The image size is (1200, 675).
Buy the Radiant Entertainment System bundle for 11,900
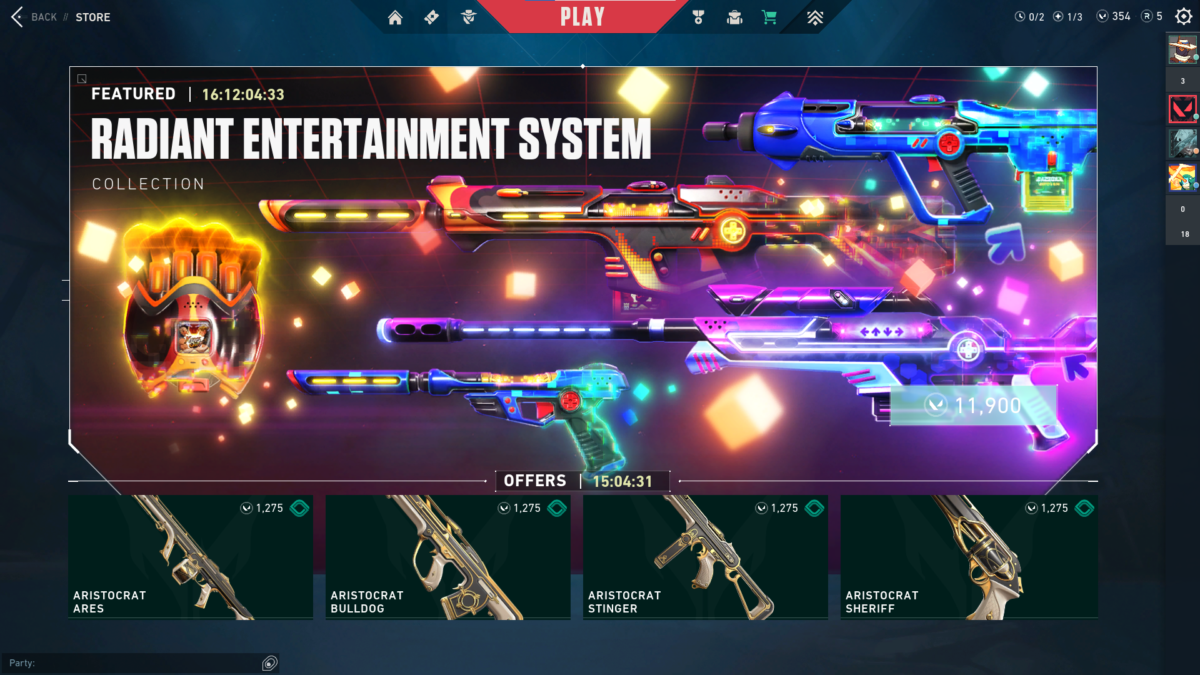[973, 405]
